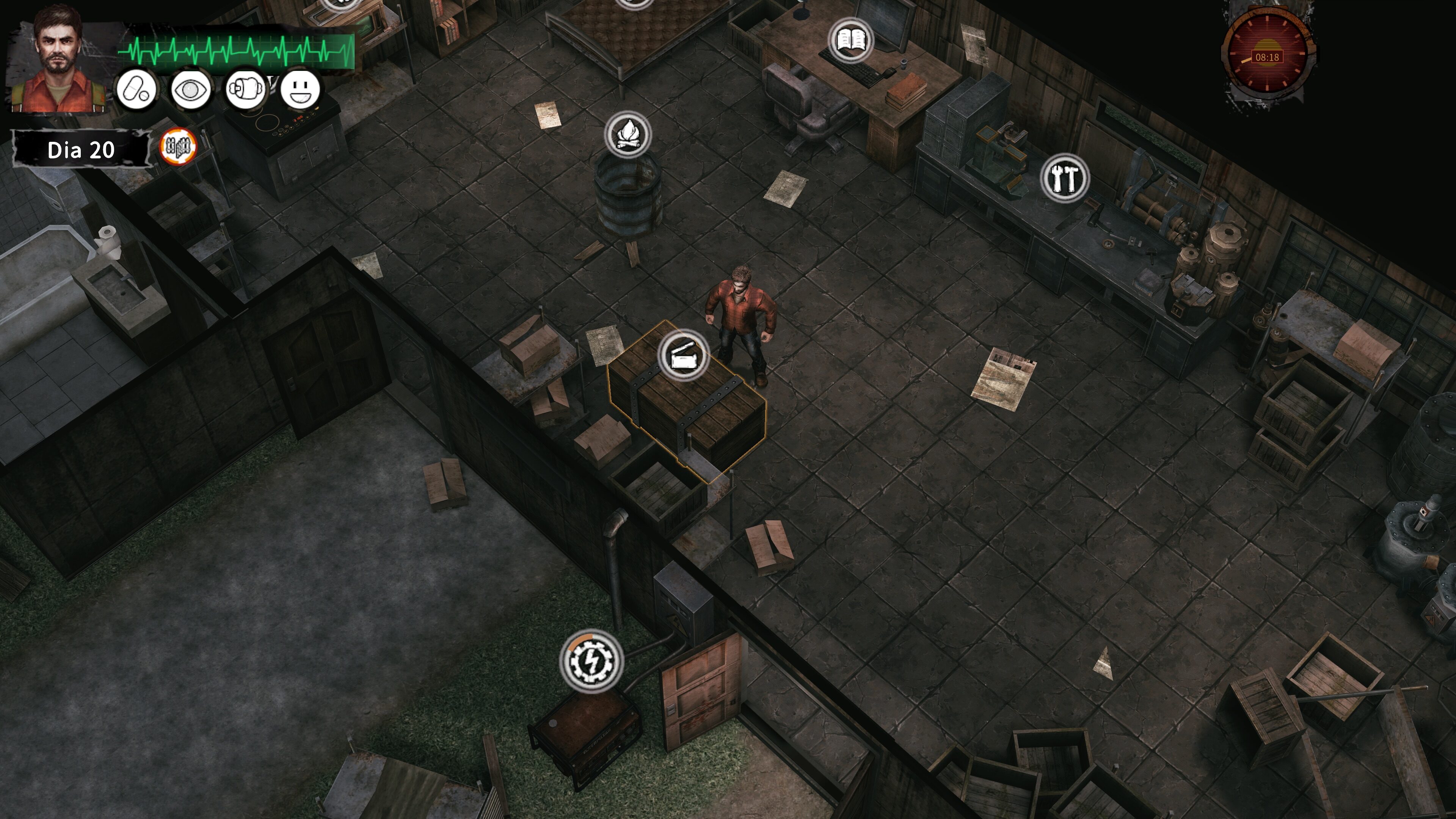Open the pill health status icon
The height and width of the screenshot is (819, 1456).
point(136,89)
